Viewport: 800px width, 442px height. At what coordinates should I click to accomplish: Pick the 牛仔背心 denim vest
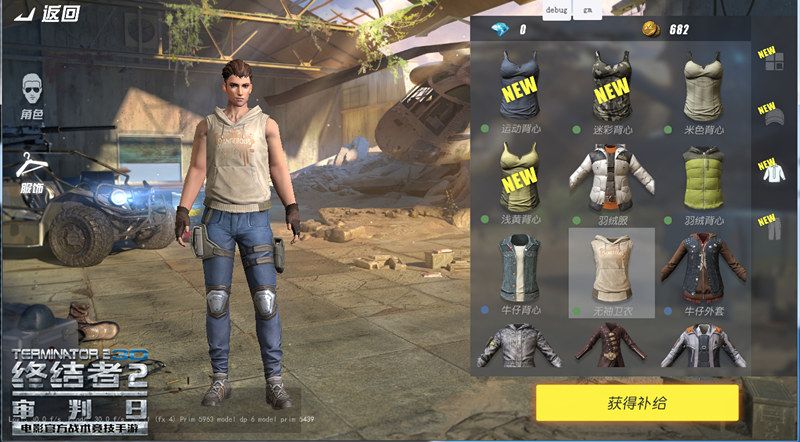pos(522,270)
